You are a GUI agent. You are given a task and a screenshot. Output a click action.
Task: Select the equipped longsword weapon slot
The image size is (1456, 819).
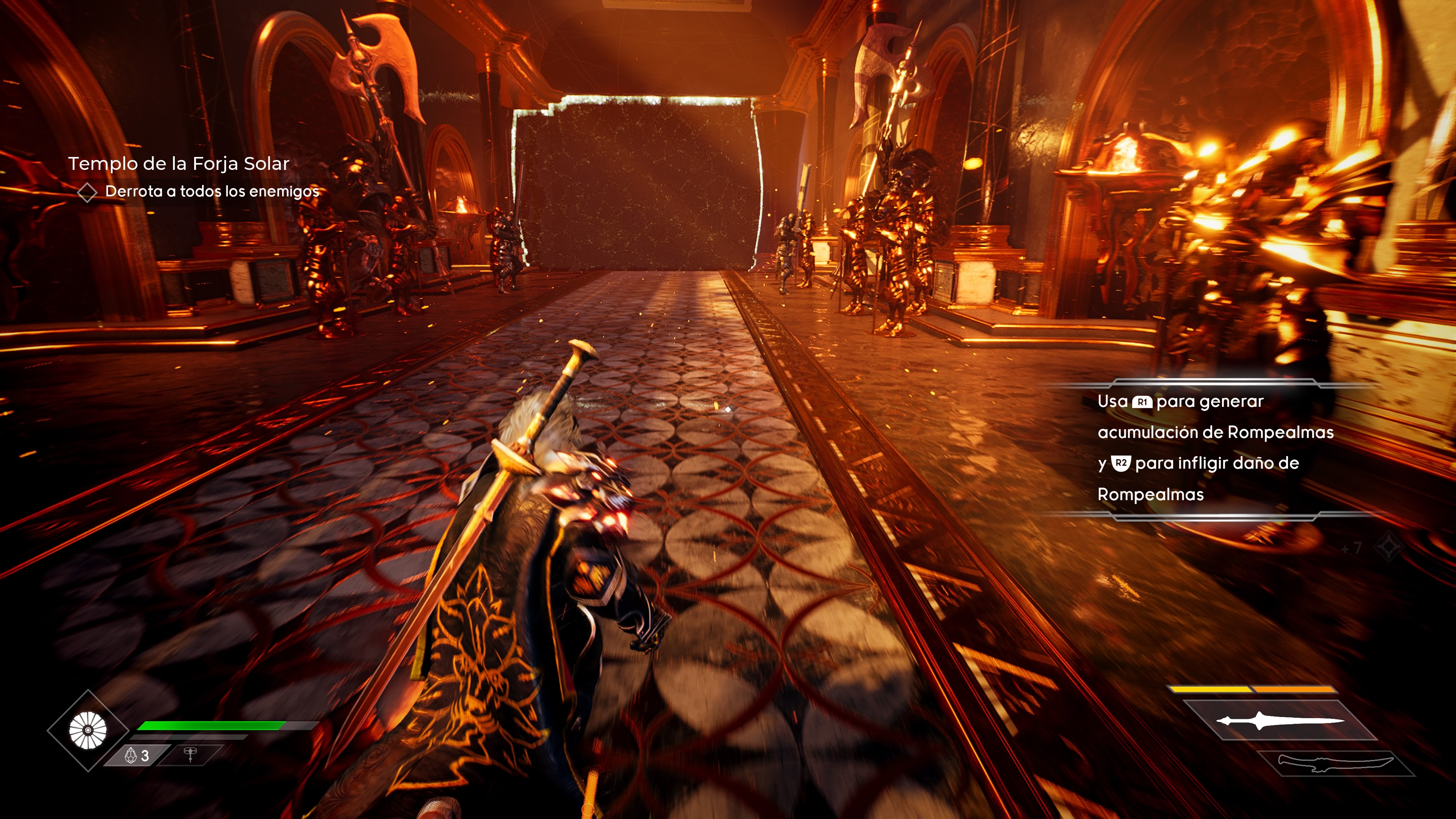click(1280, 720)
